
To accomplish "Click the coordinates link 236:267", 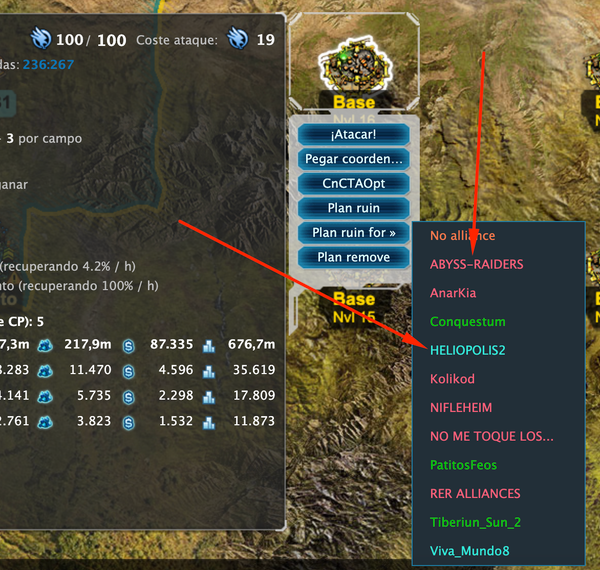I will [x=48, y=64].
